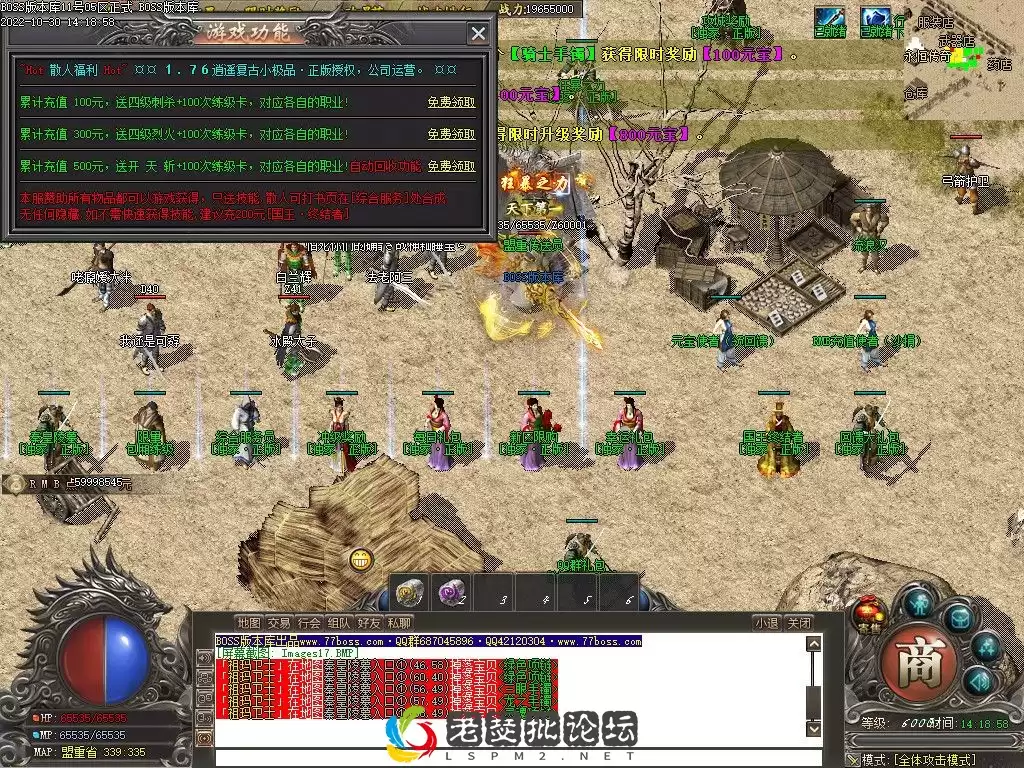The width and height of the screenshot is (1024, 768).
Task: Claim the 100元 recharge reward via 免费领取
Action: pos(451,102)
